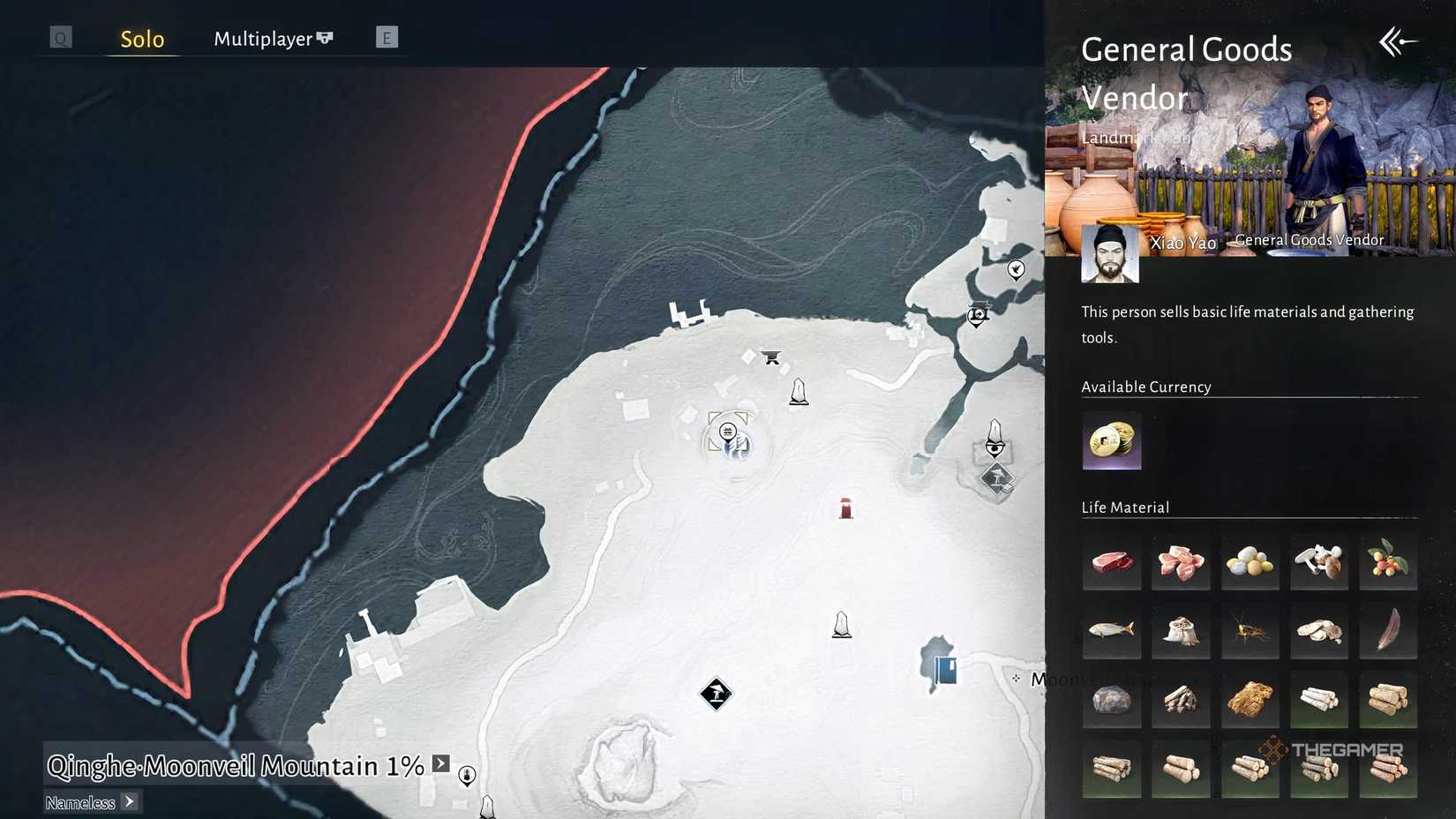Select the feather item in Life Material
The image size is (1456, 819).
(x=1387, y=630)
